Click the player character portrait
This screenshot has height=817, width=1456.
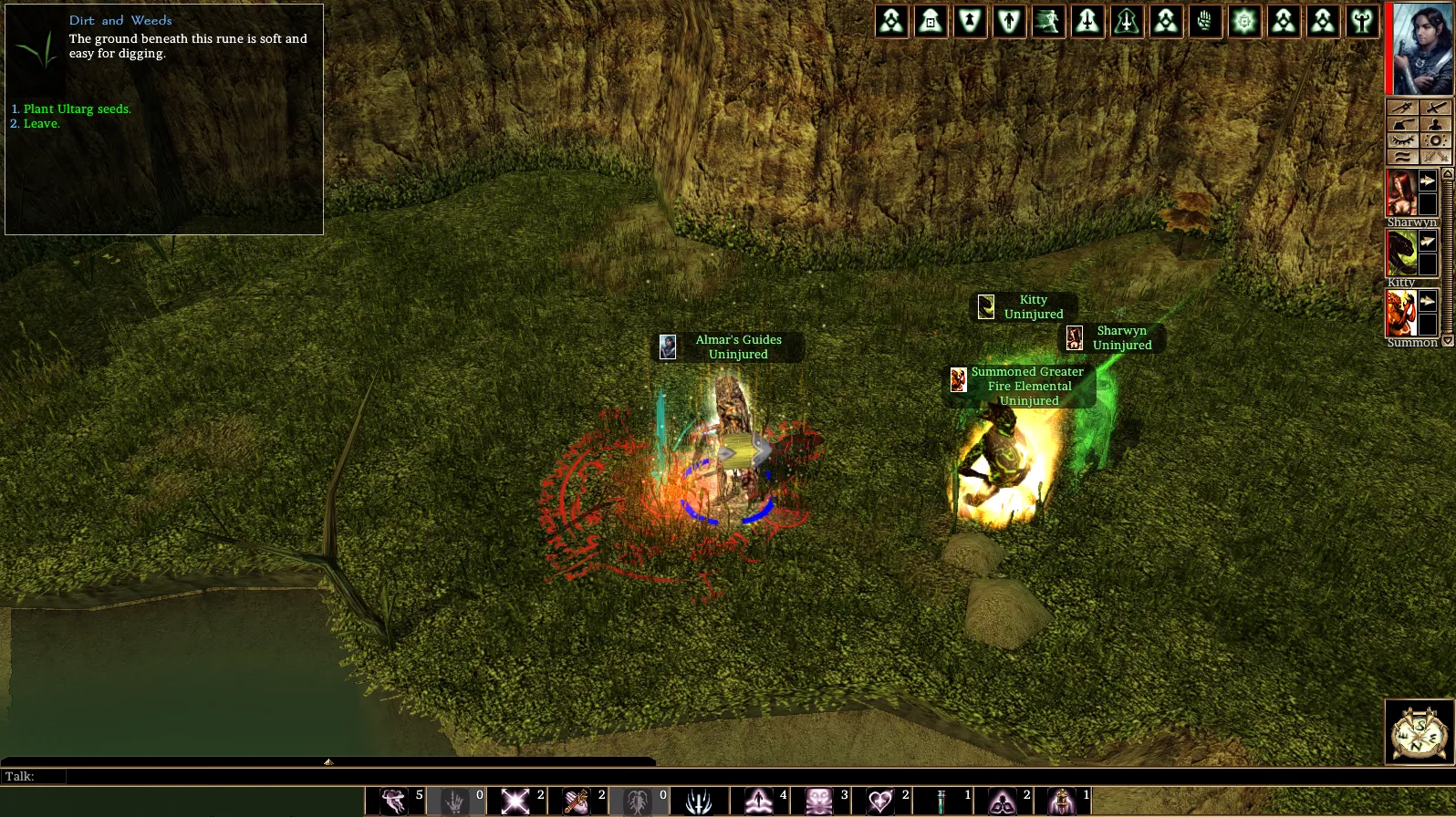point(1421,48)
